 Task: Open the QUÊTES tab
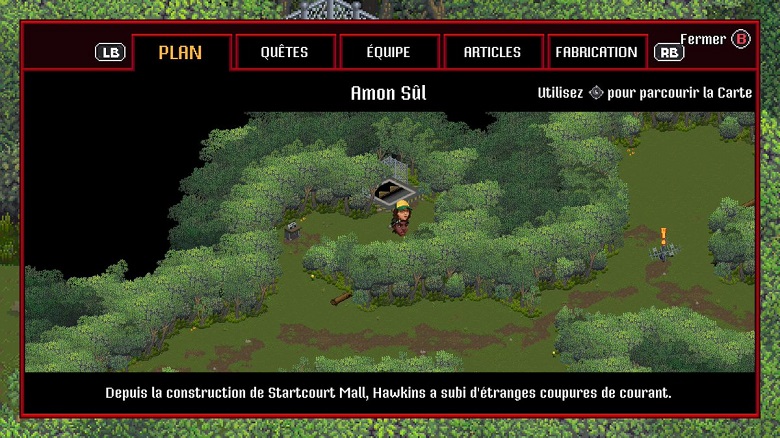pyautogui.click(x=284, y=52)
